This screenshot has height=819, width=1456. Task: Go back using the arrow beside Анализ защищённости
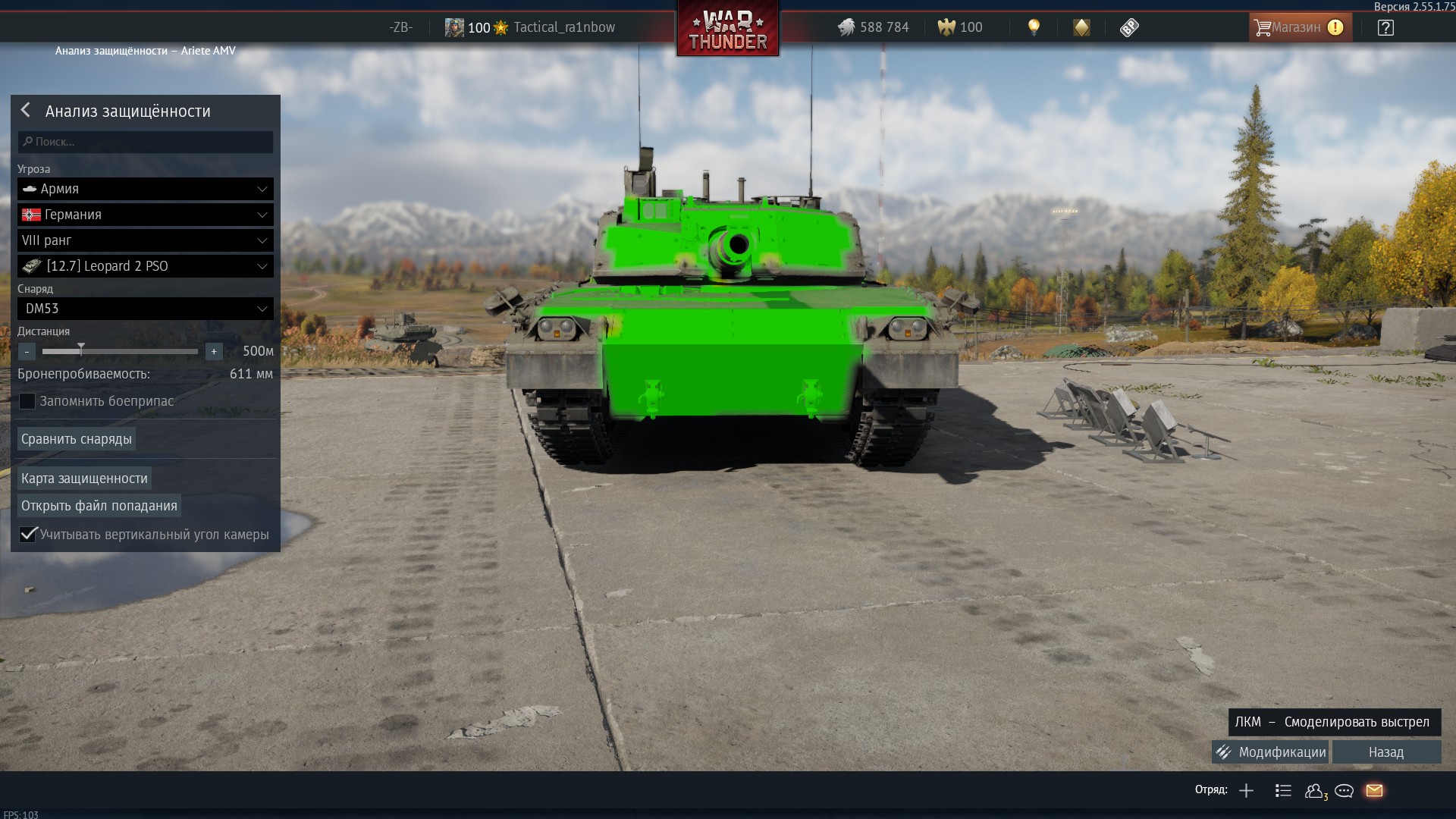pos(26,111)
